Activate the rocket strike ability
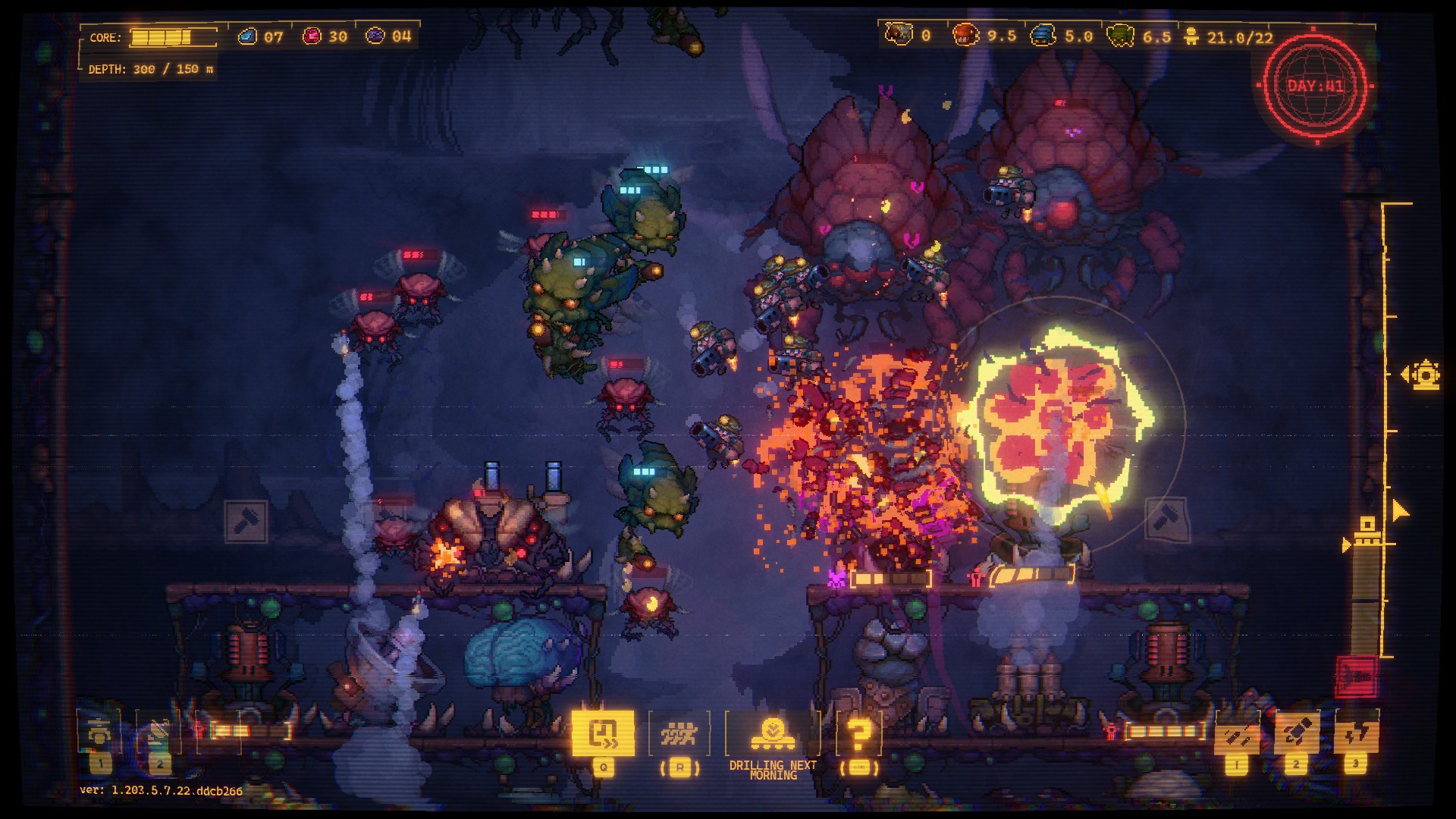This screenshot has width=1456, height=819. (x=1296, y=733)
